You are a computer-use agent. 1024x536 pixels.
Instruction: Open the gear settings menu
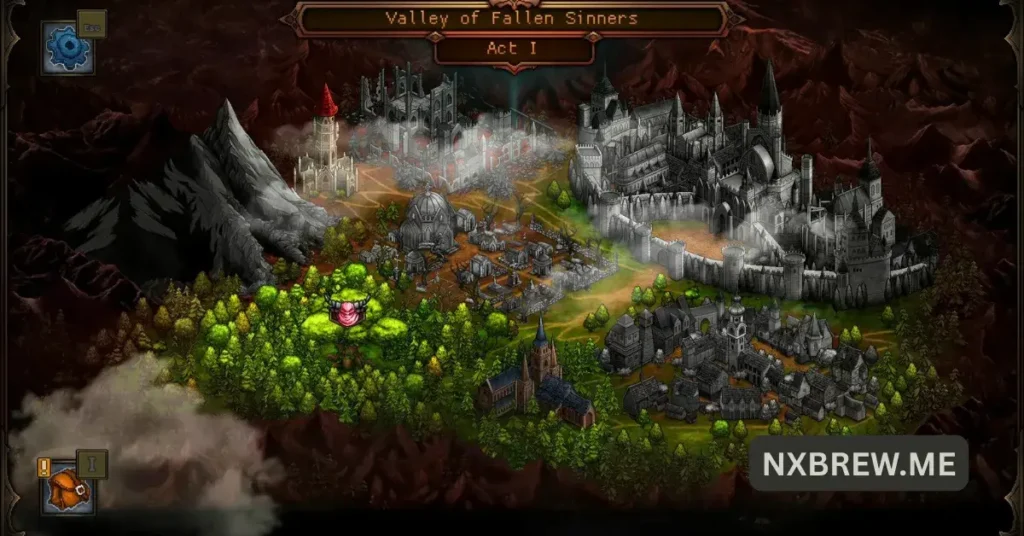68,47
